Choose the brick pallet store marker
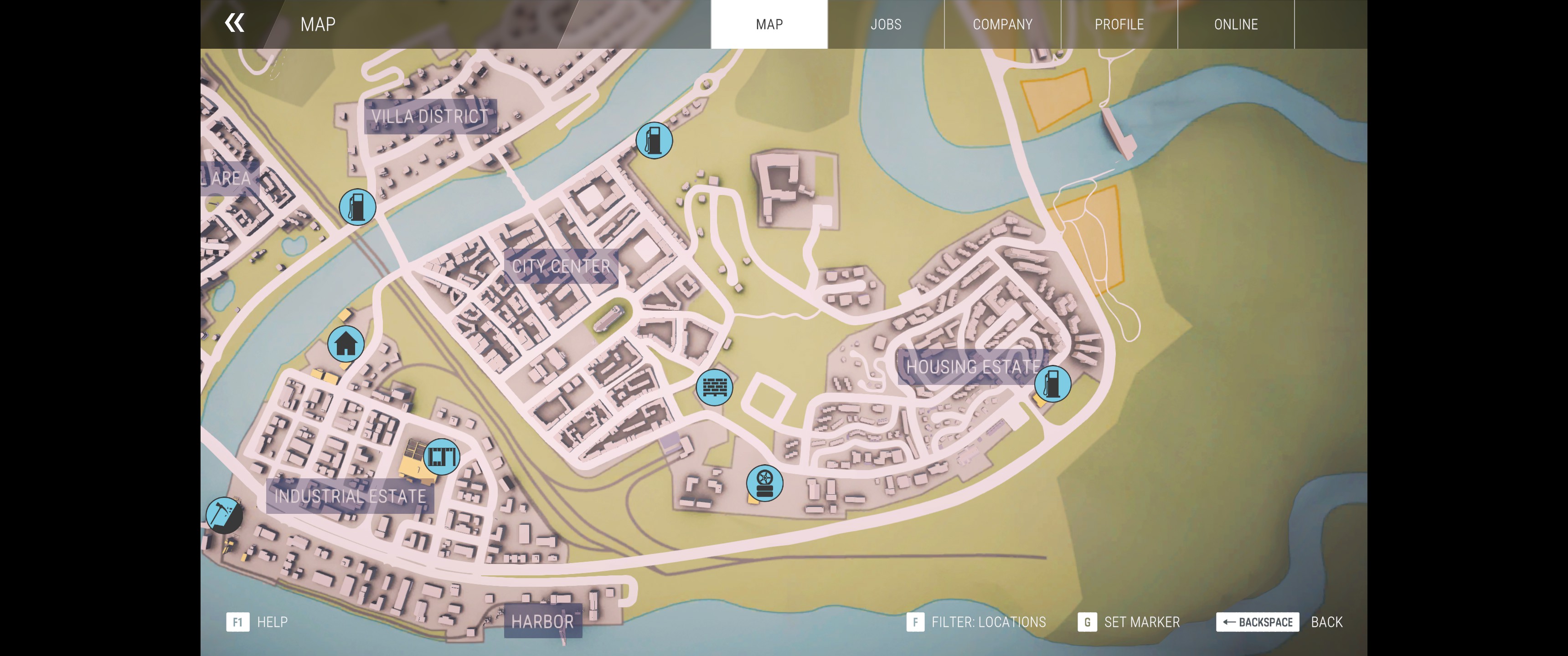 [x=715, y=387]
